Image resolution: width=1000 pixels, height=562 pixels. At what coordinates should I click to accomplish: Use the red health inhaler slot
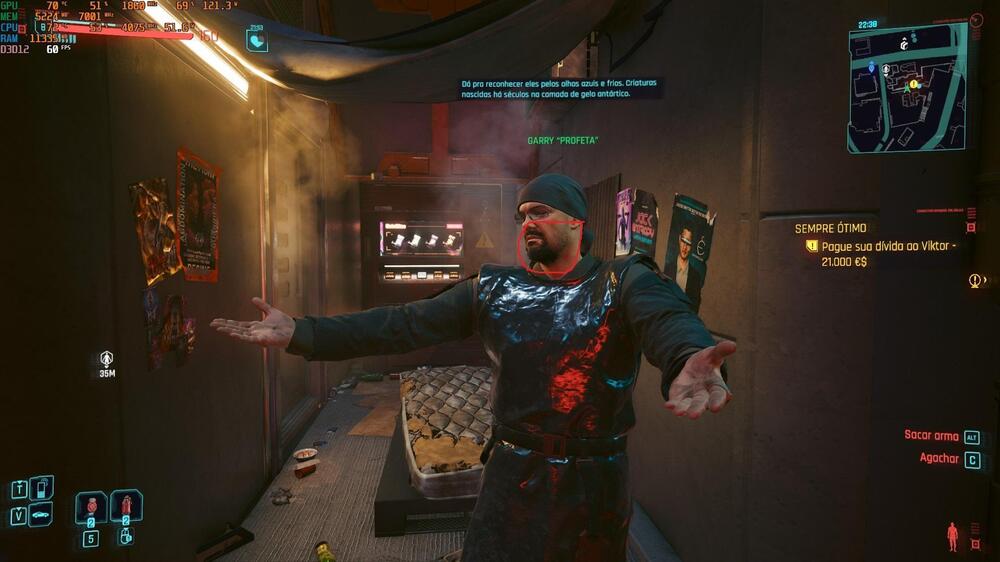[126, 506]
